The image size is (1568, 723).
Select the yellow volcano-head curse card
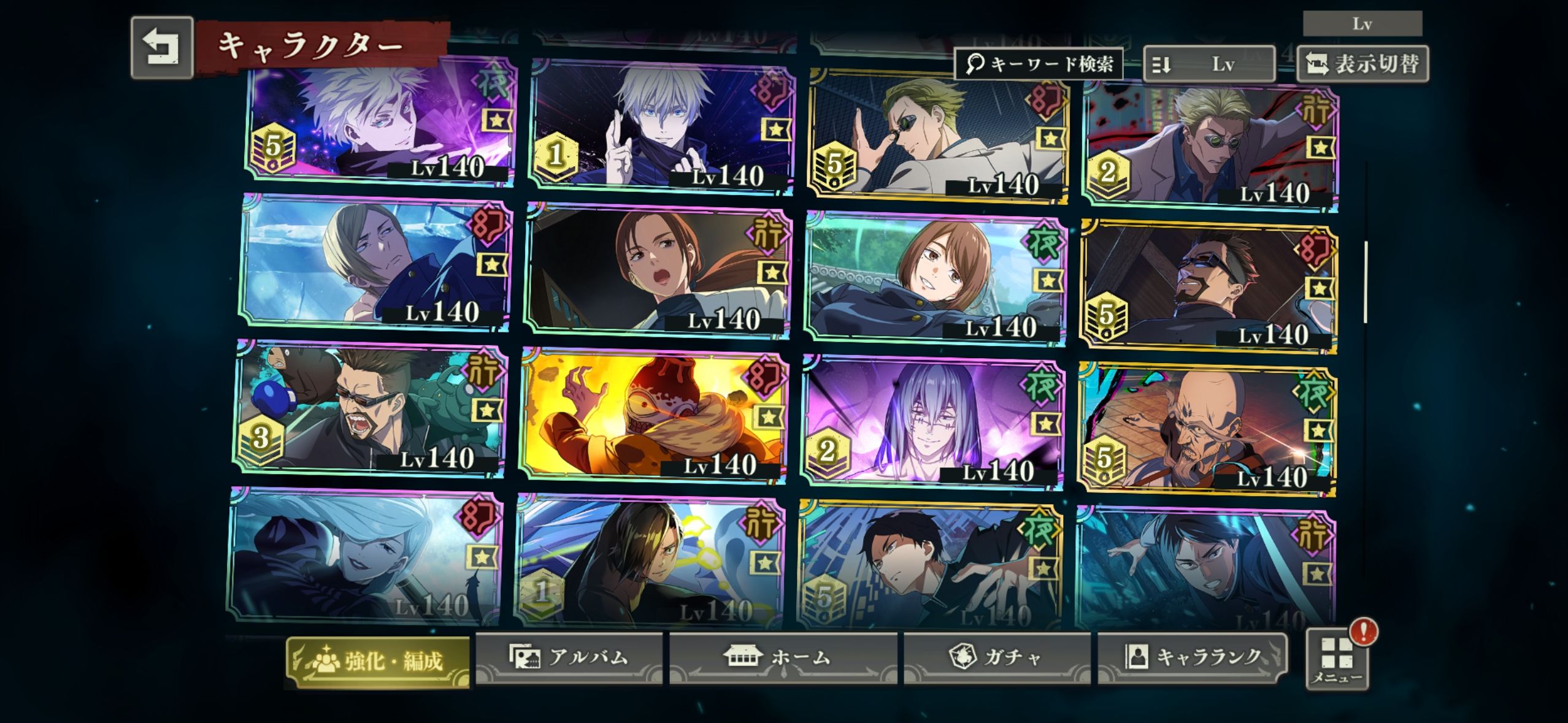click(x=654, y=415)
